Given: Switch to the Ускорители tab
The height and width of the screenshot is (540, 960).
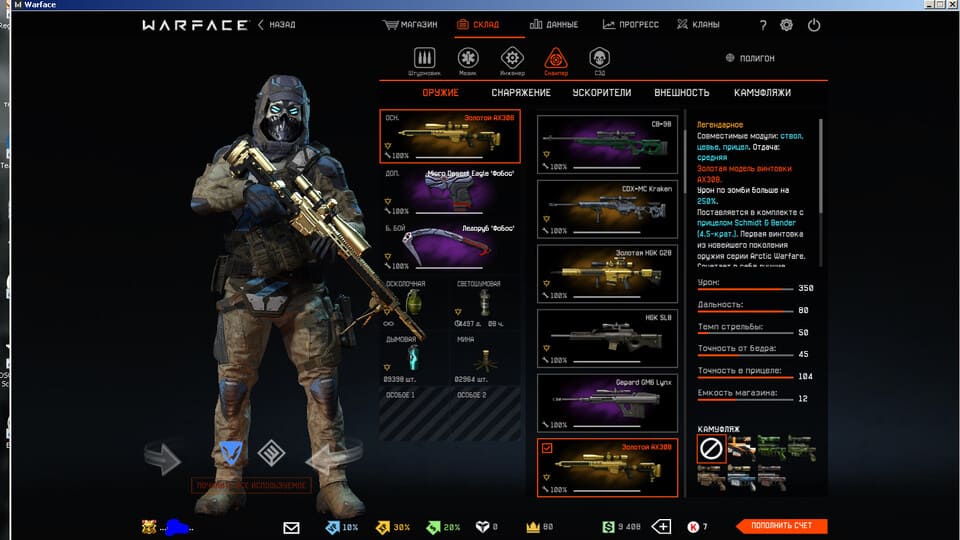Looking at the screenshot, I should 601,93.
